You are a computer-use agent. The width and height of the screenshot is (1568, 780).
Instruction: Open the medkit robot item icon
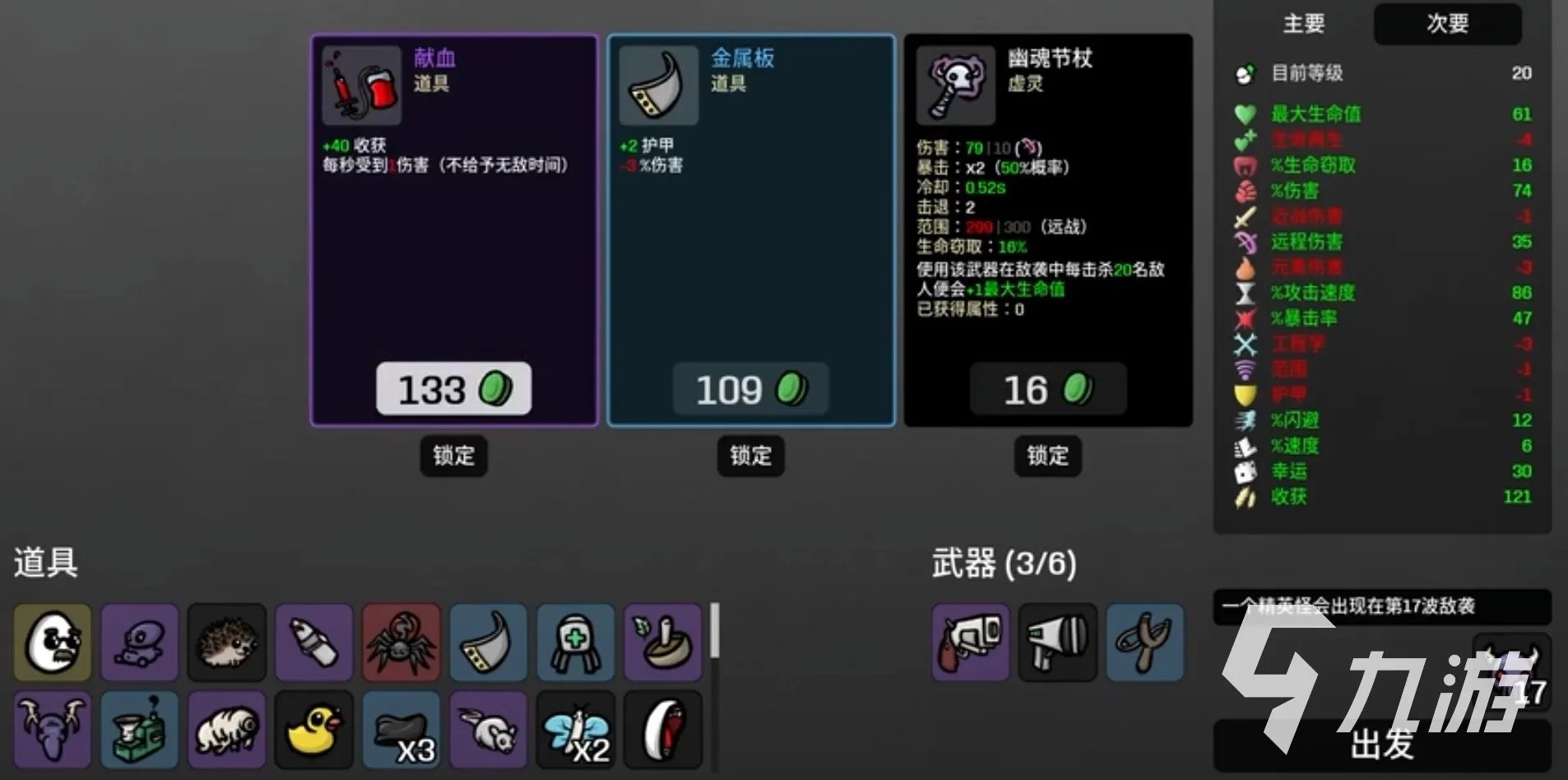click(x=576, y=643)
